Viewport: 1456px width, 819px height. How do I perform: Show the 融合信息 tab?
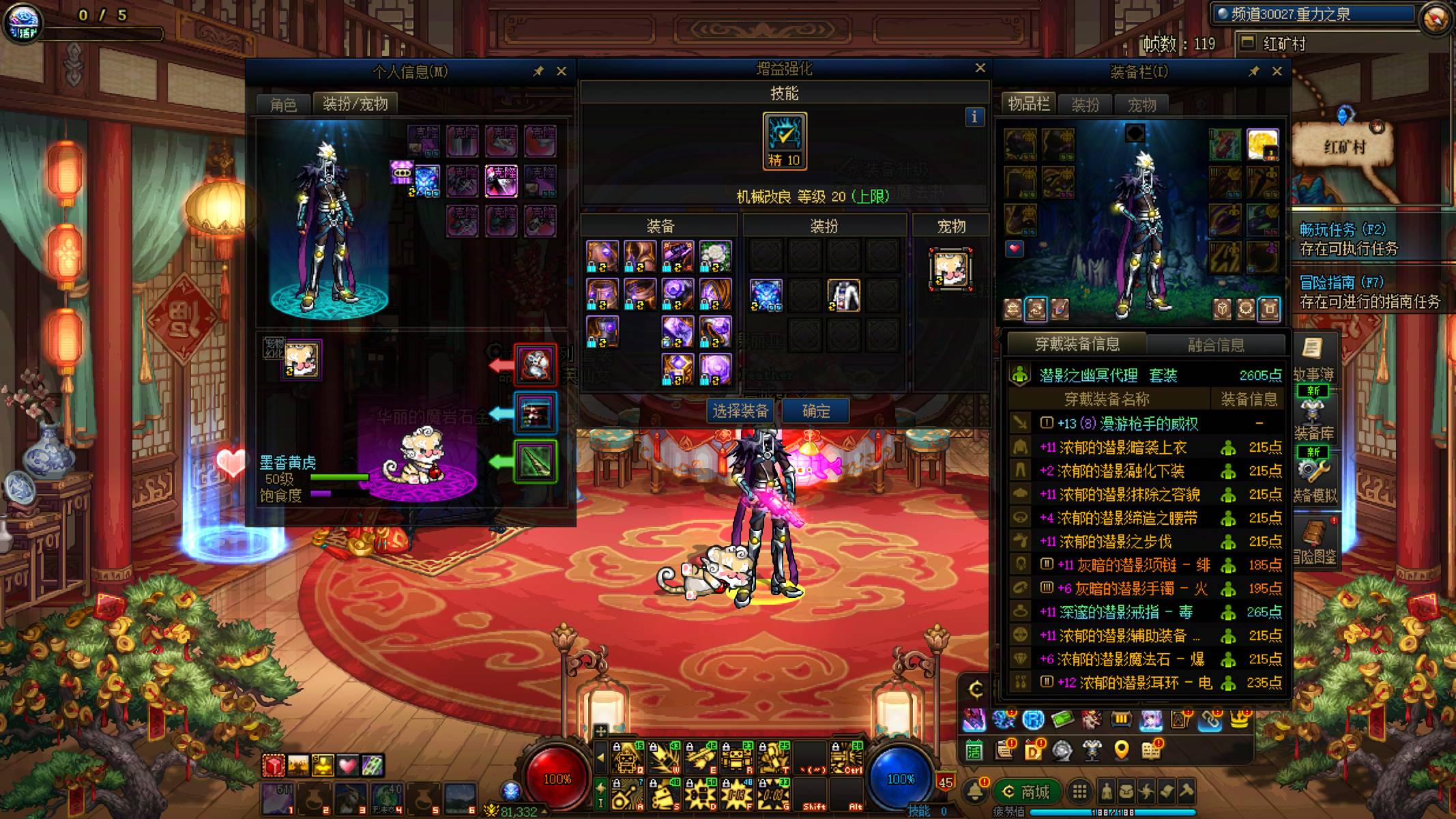(1216, 345)
